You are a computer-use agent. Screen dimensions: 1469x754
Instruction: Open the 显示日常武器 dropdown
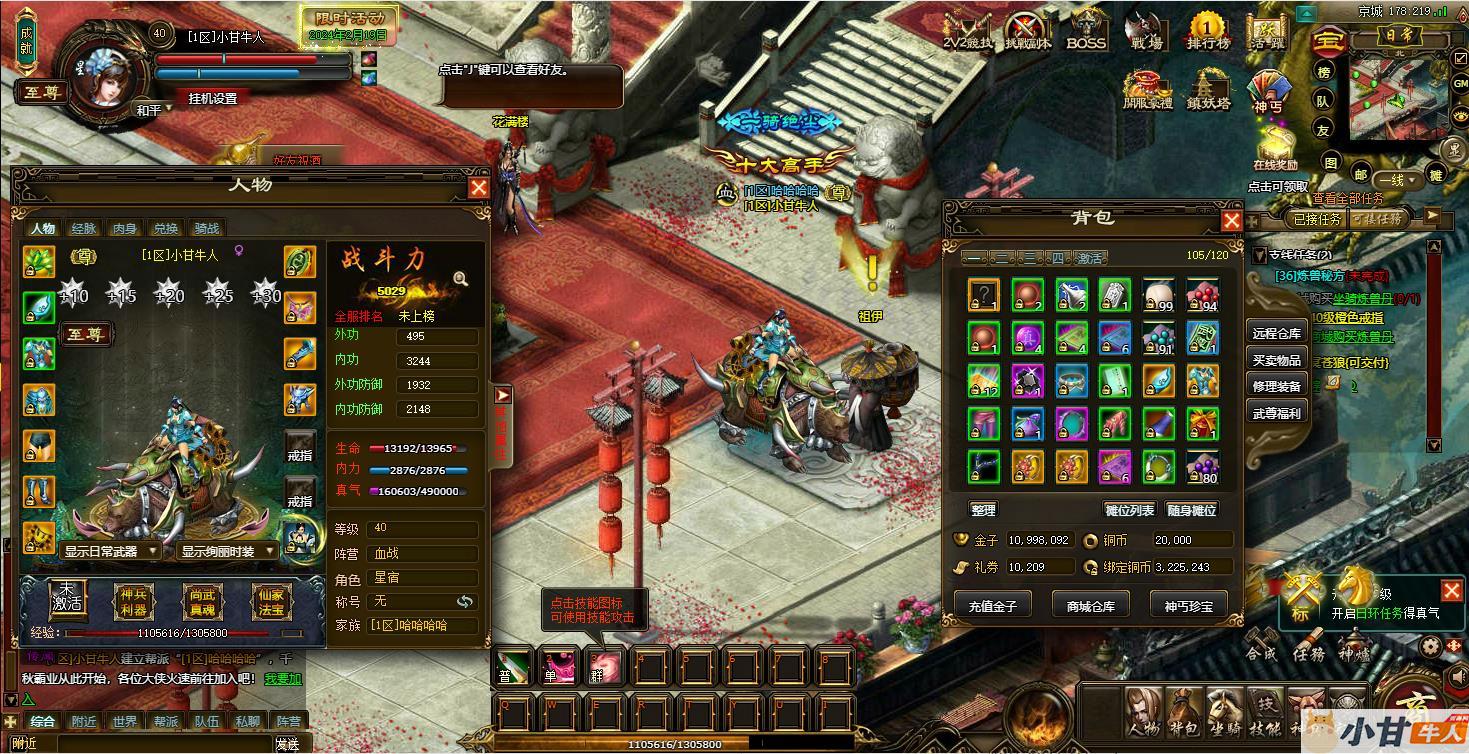click(110, 551)
